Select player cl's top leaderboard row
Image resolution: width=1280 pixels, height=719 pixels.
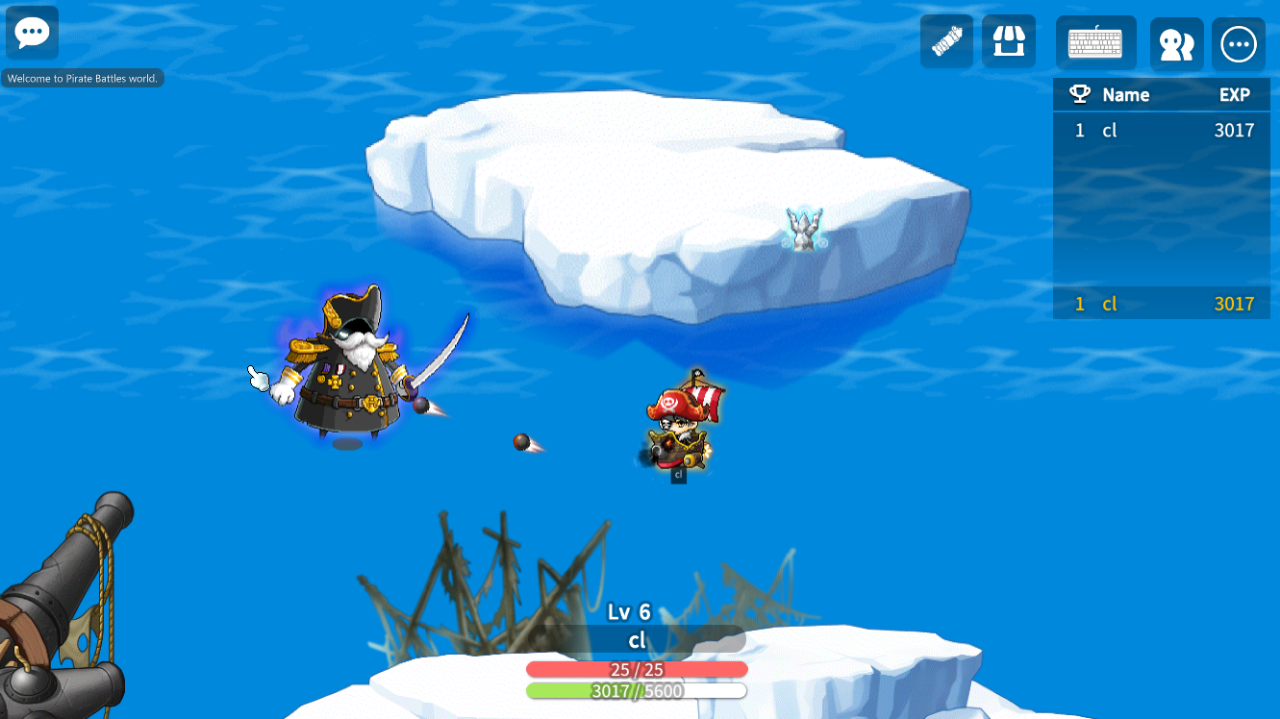click(1161, 130)
